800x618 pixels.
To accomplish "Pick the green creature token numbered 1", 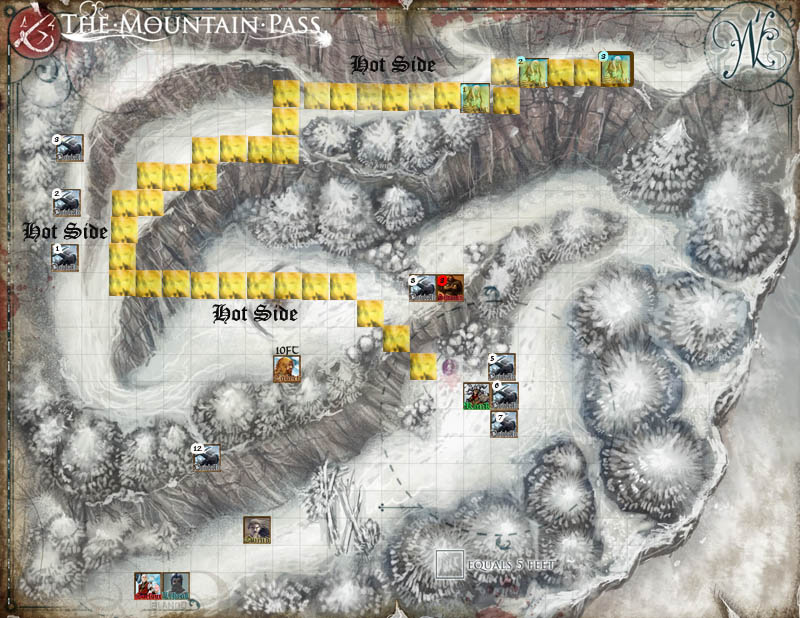I will click(476, 98).
